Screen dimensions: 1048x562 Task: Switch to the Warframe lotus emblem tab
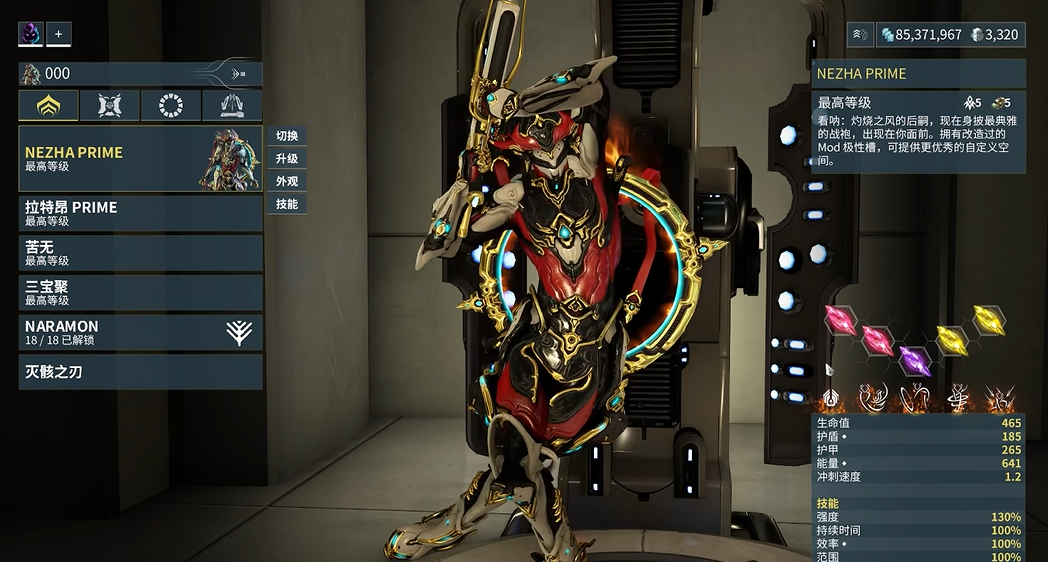click(49, 106)
